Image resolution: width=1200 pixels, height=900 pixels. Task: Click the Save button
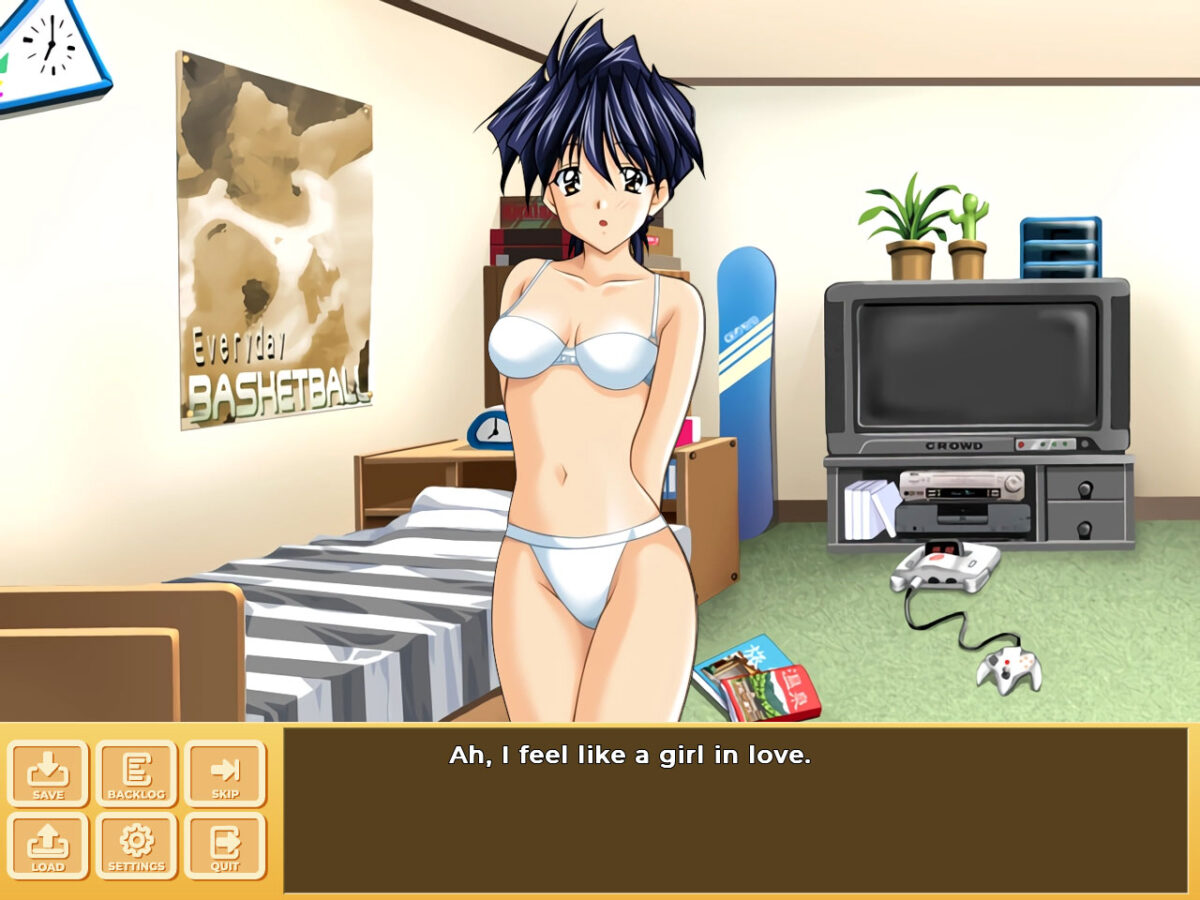pos(48,773)
